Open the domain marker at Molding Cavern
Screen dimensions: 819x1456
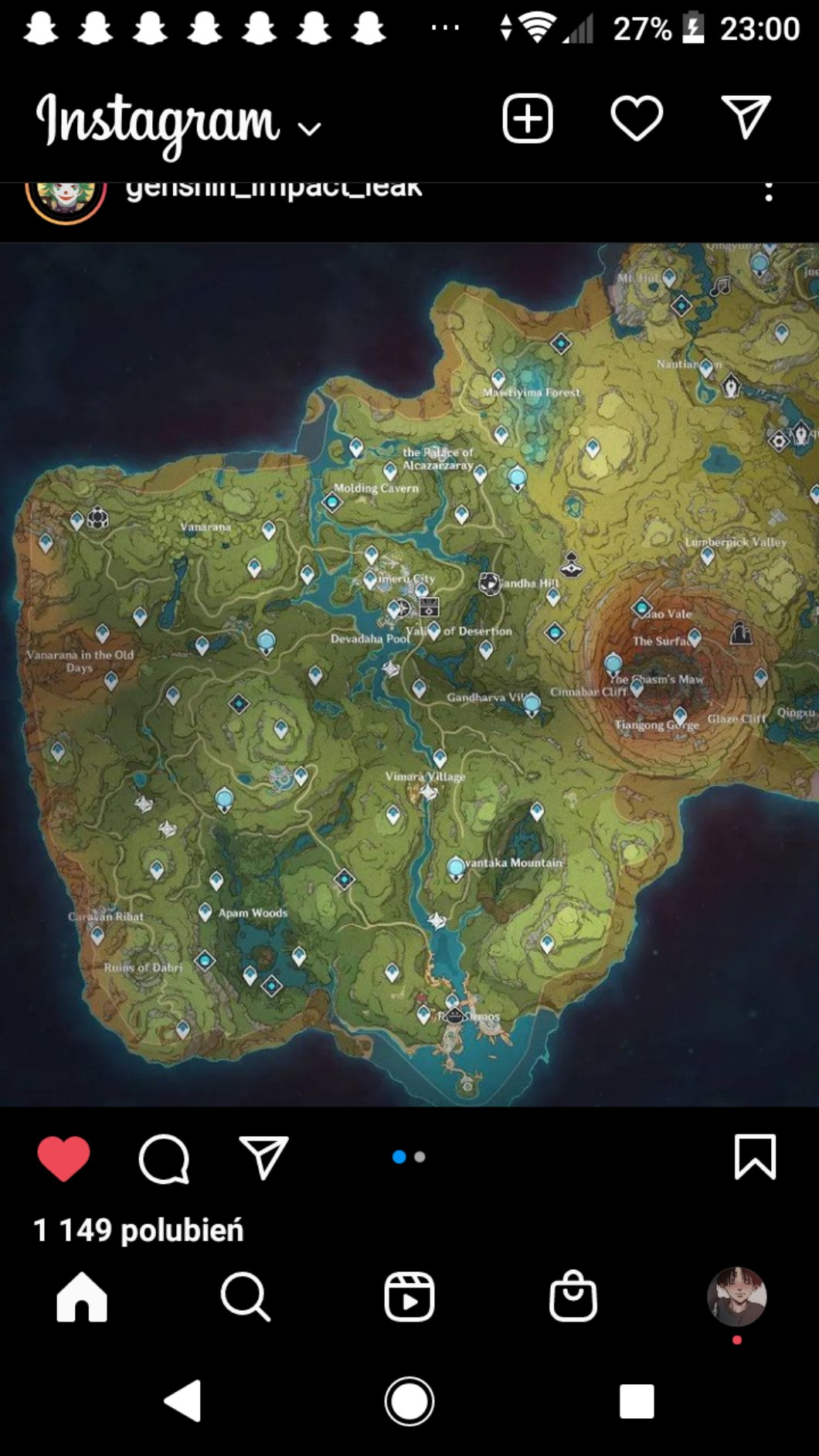332,502
